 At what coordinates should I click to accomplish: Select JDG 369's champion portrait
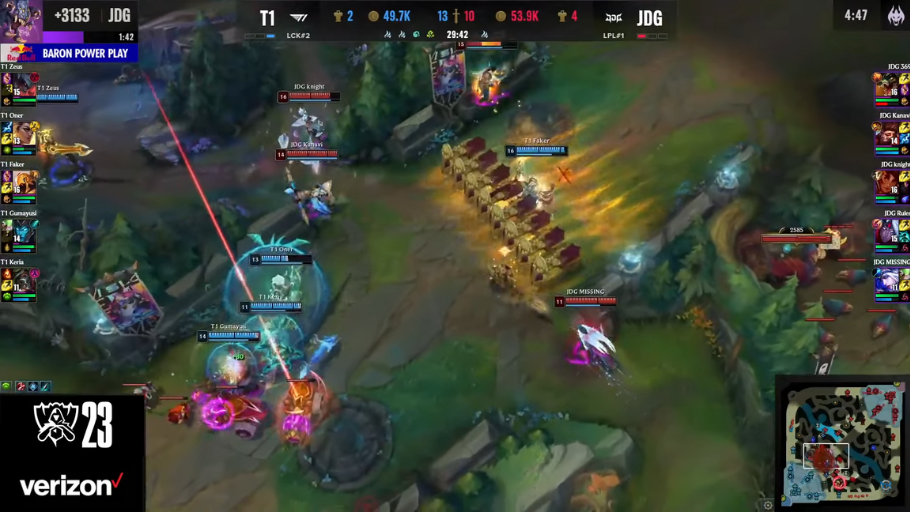point(886,87)
